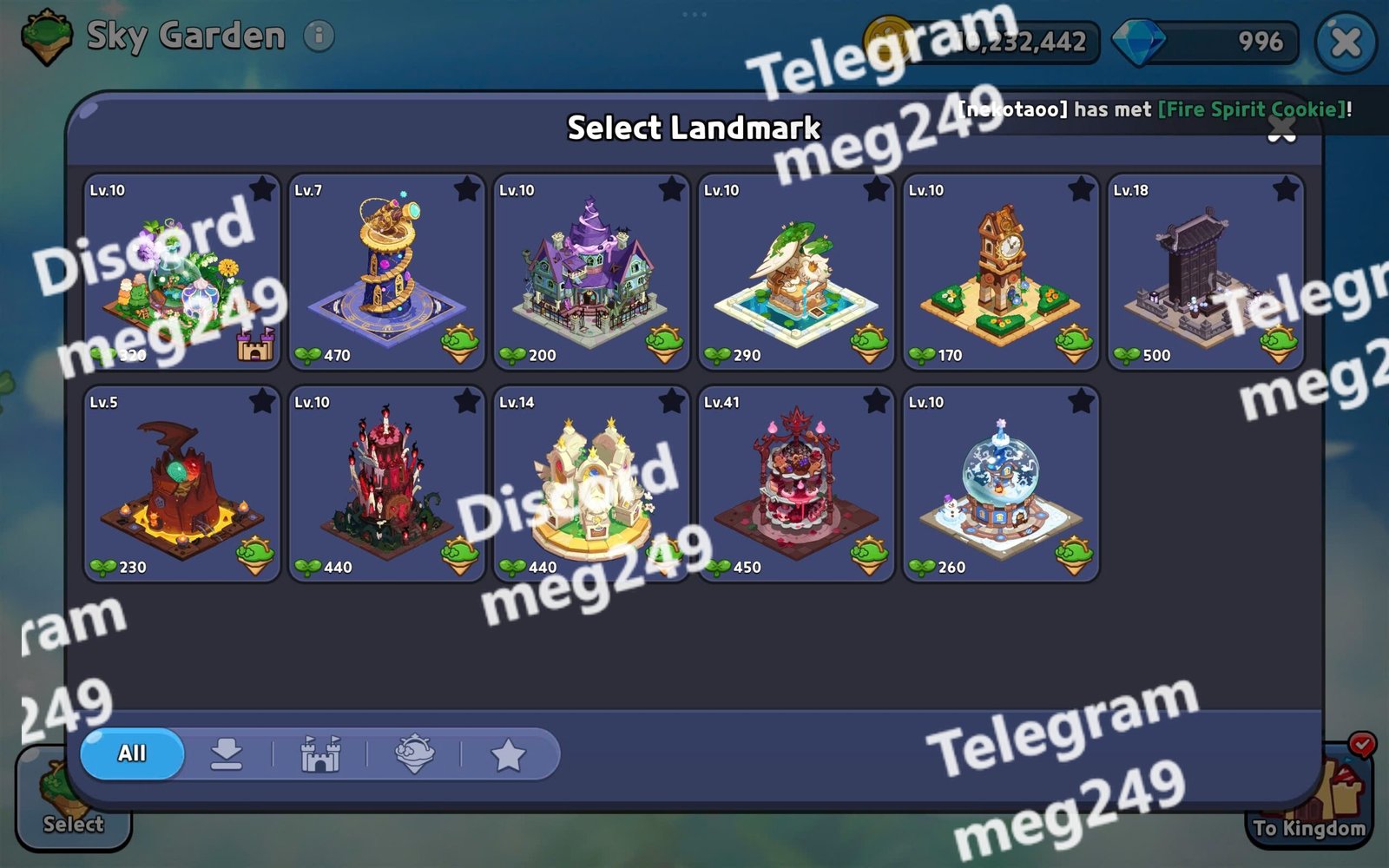The image size is (1389, 868).
Task: Select the Lv.10 clock tower landmark
Action: (x=1000, y=272)
